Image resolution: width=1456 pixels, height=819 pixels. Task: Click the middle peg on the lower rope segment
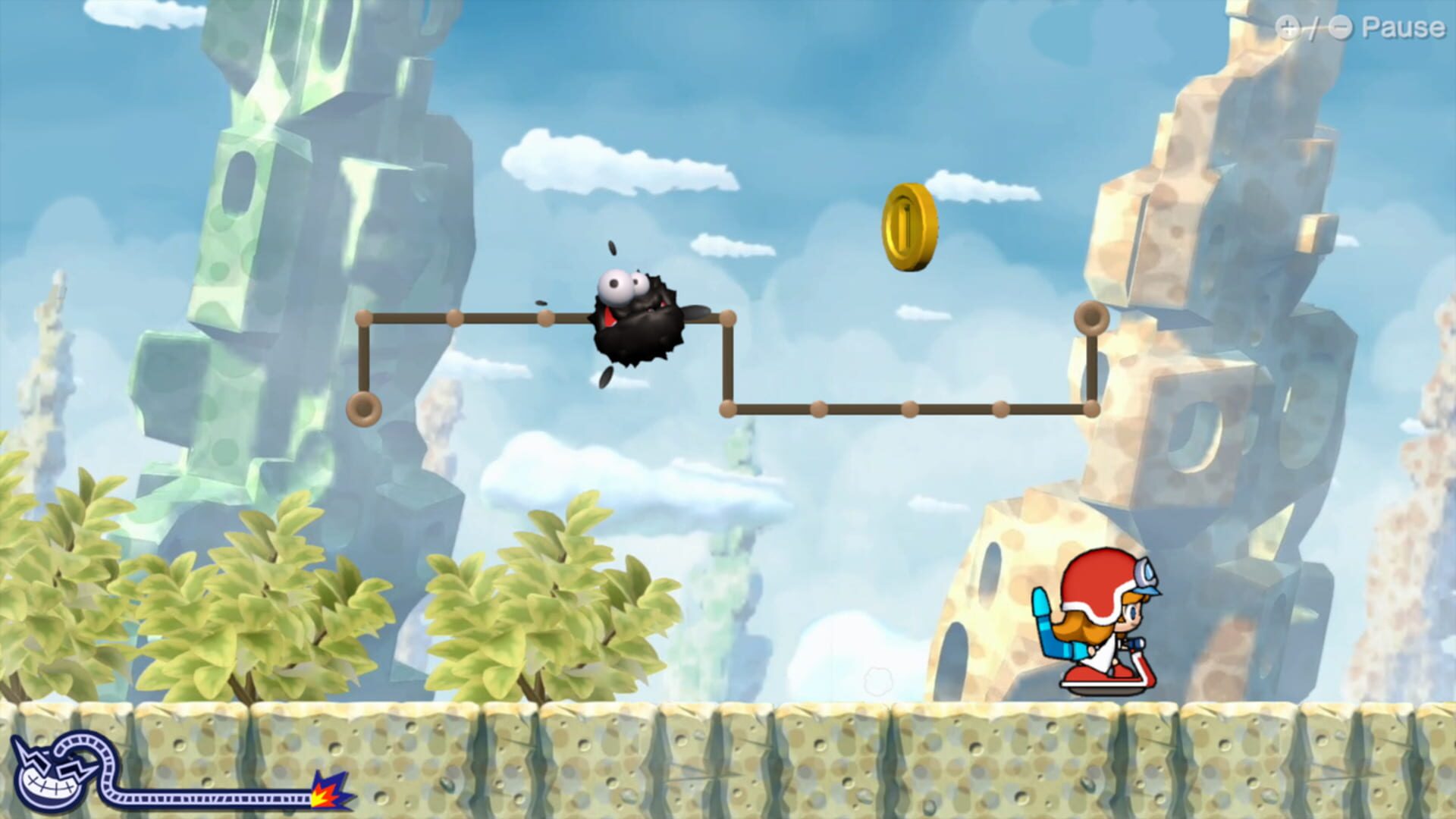pyautogui.click(x=910, y=409)
